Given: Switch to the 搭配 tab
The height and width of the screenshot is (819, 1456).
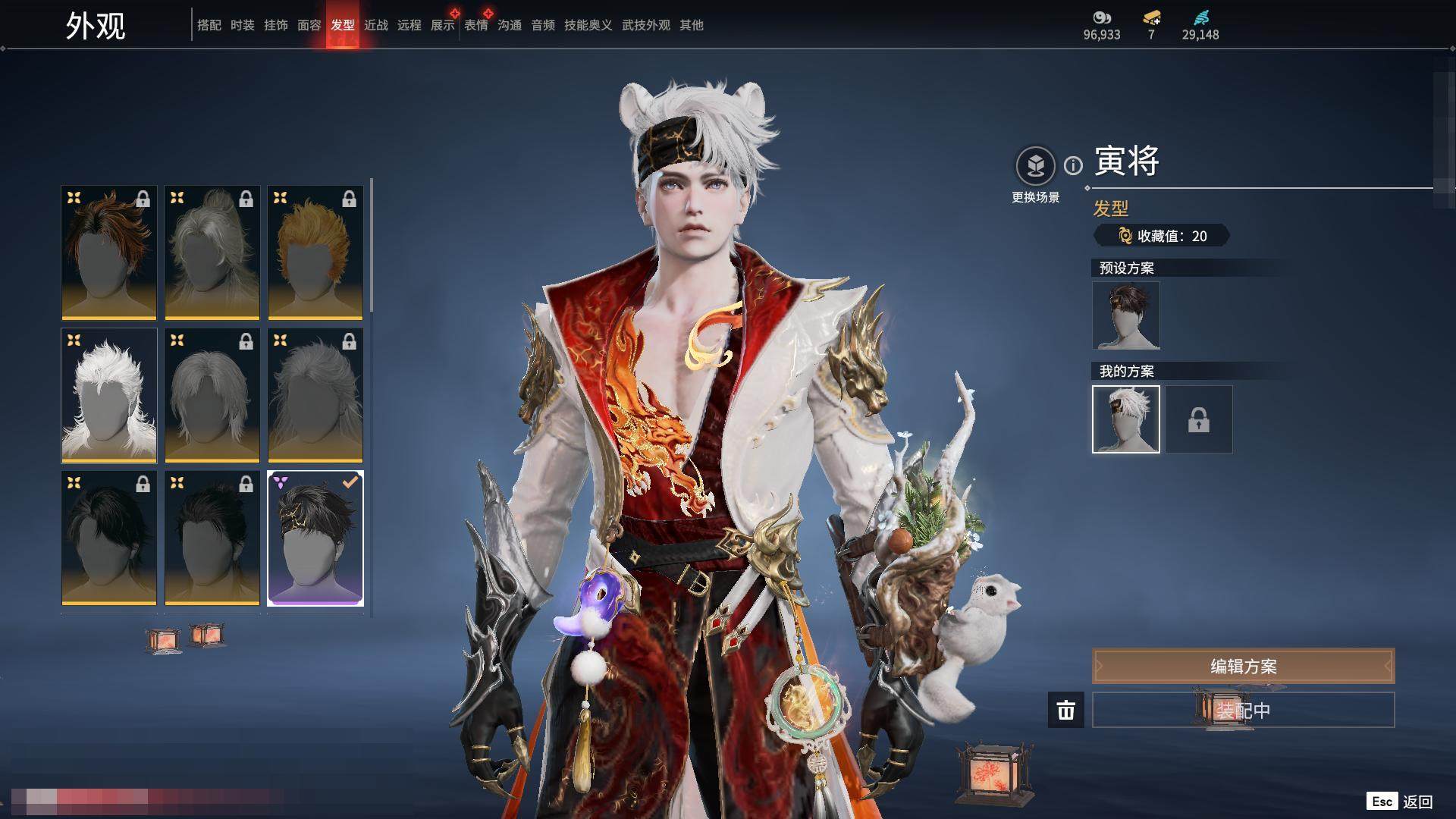Looking at the screenshot, I should pyautogui.click(x=209, y=25).
